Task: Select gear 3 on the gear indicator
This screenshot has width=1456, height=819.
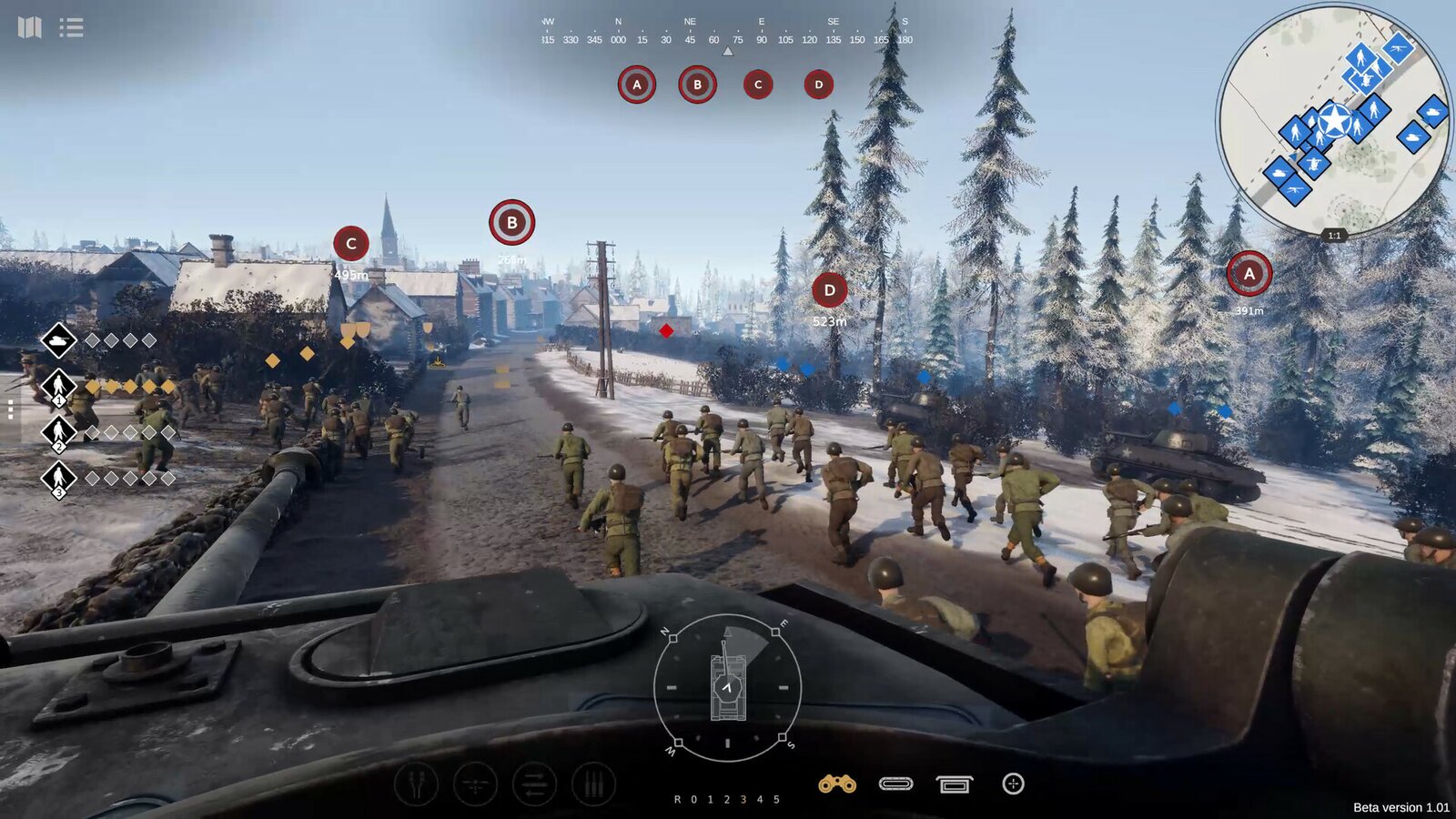Action: click(x=743, y=799)
